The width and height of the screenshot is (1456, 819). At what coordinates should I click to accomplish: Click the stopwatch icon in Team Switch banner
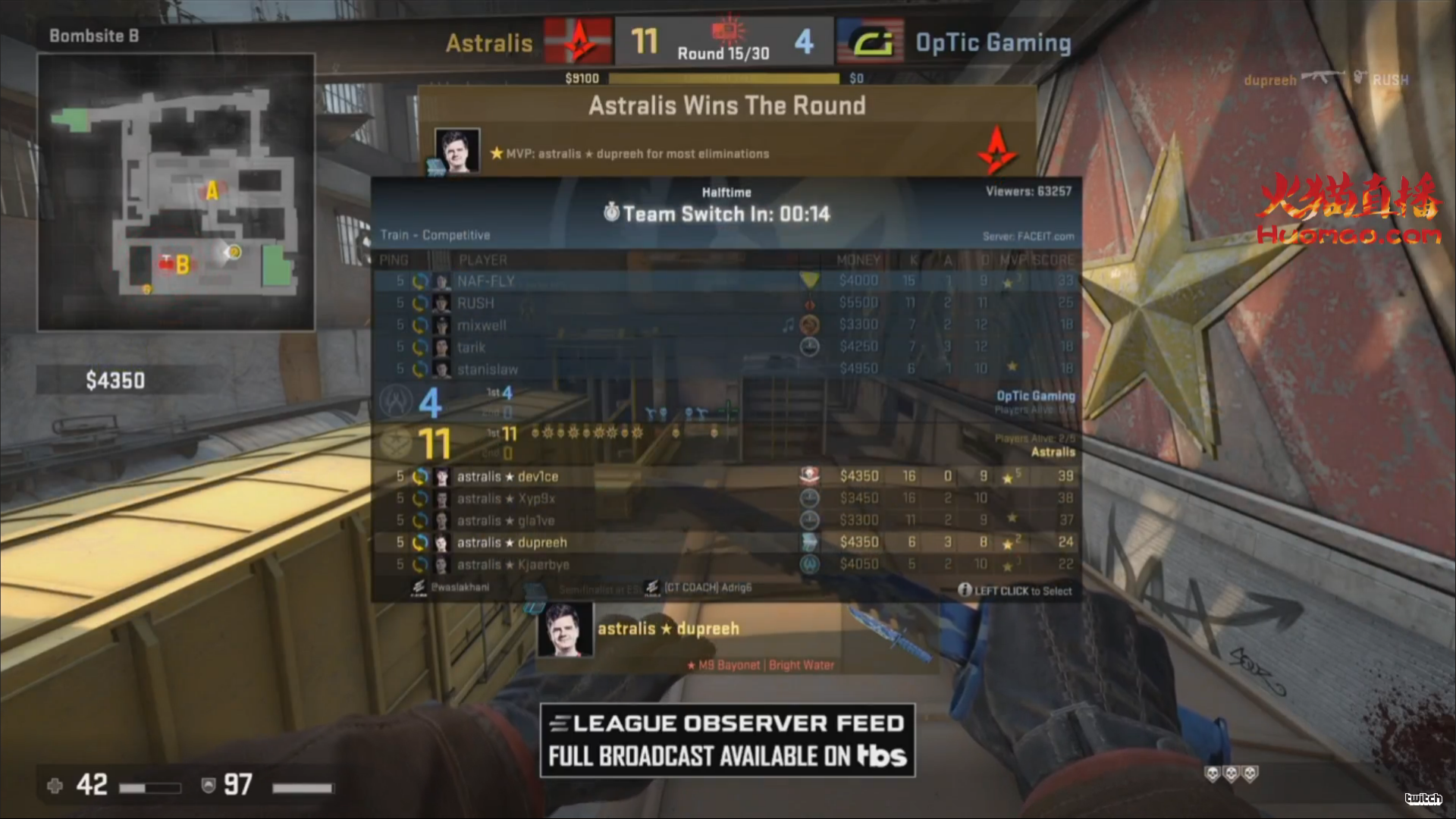click(611, 214)
